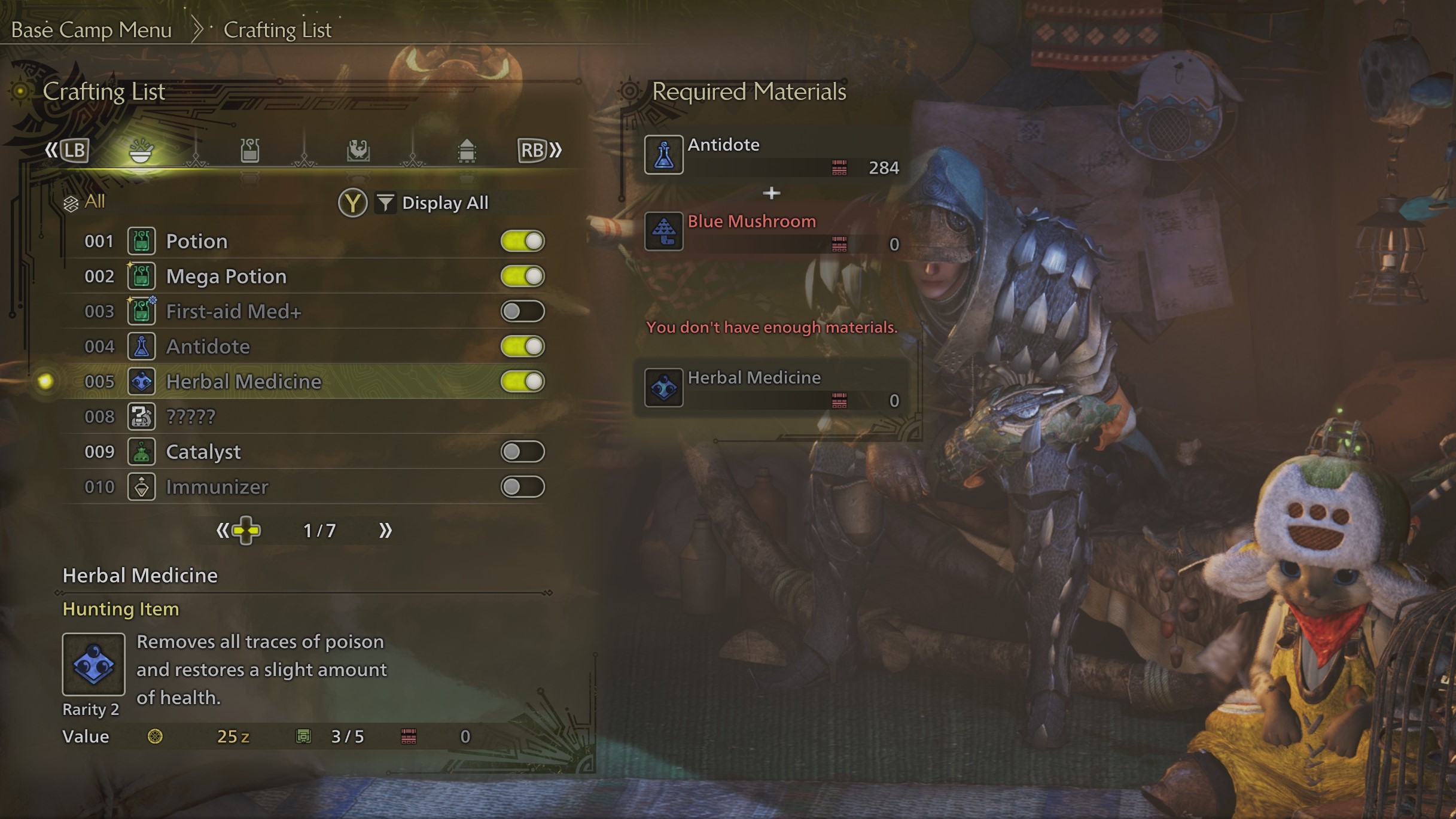
Task: Enable auto-crafting for First-aid Med+
Action: point(523,311)
